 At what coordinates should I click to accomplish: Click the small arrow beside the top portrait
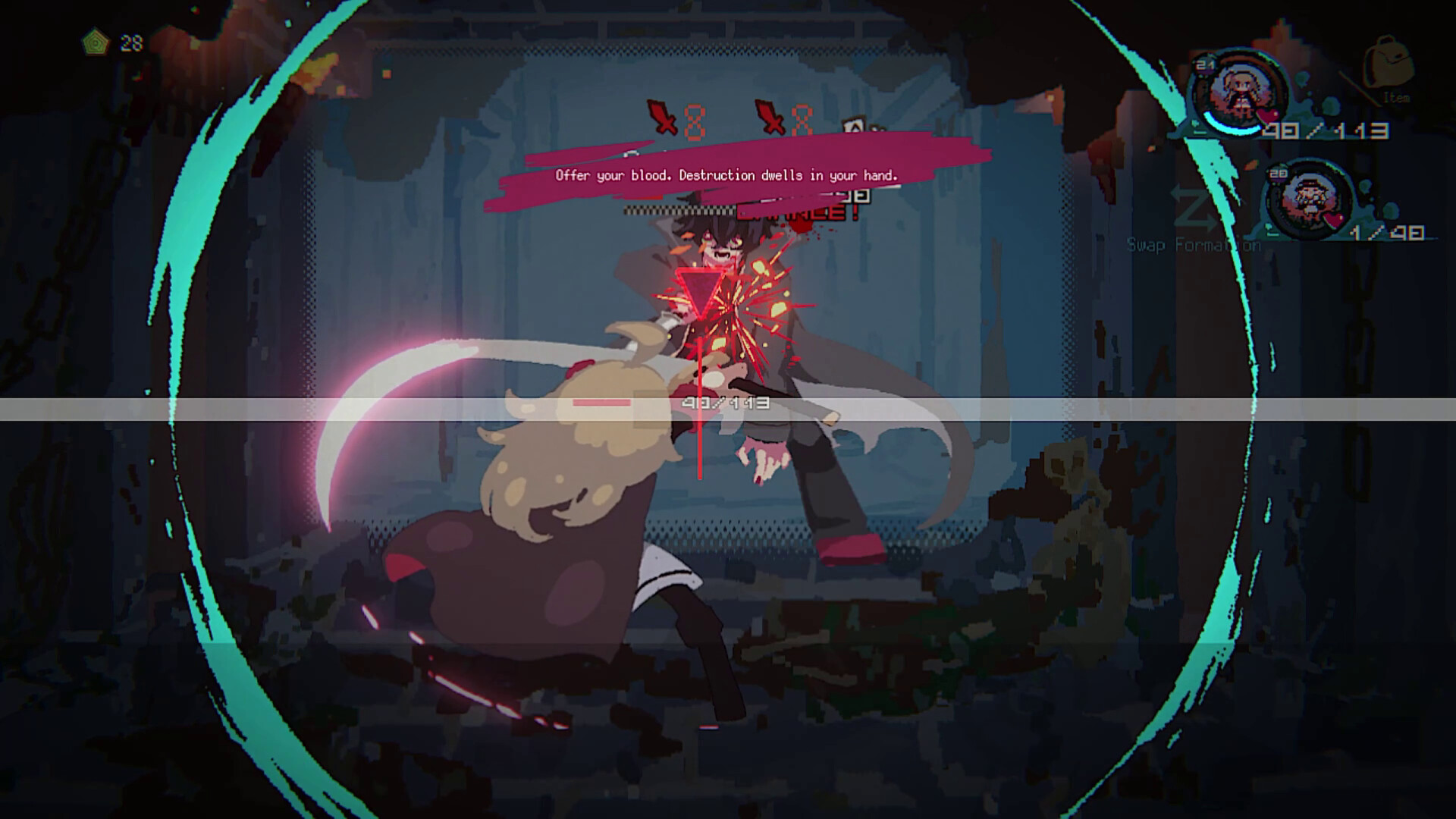(1197, 124)
